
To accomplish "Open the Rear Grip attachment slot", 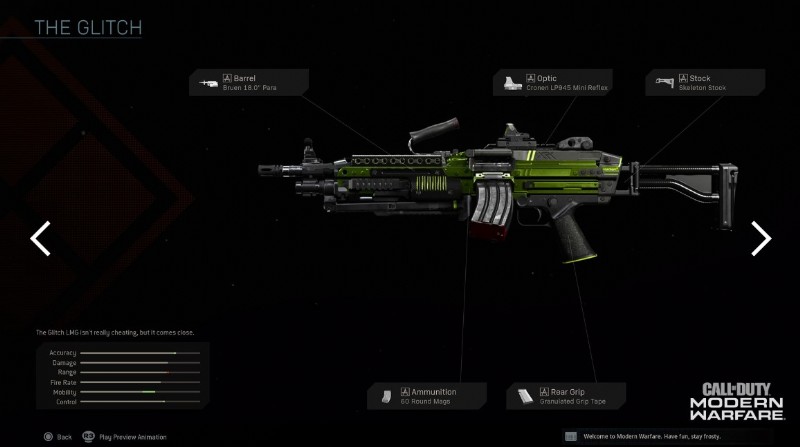I will point(565,396).
